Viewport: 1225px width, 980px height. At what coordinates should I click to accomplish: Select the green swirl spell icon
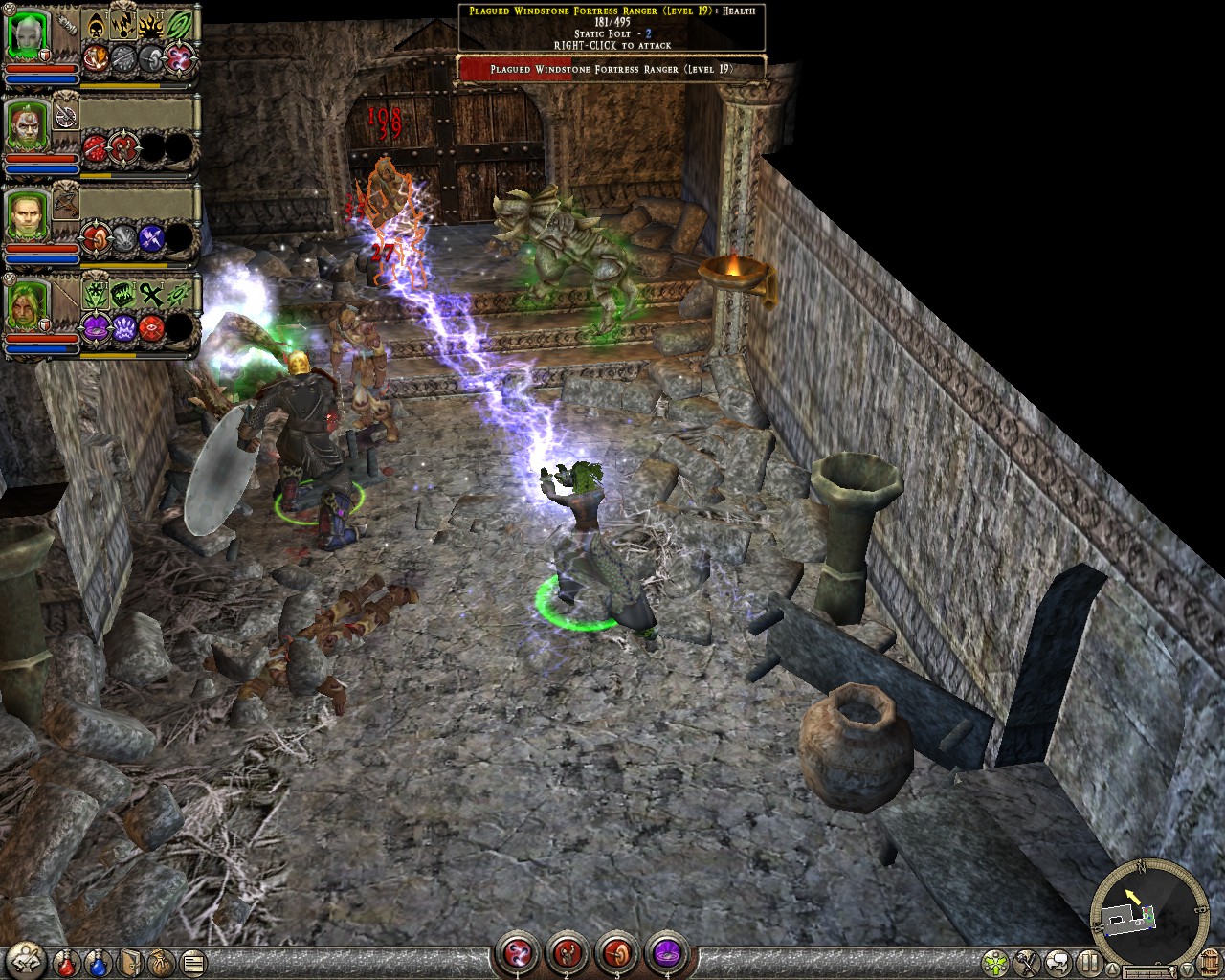[179, 26]
